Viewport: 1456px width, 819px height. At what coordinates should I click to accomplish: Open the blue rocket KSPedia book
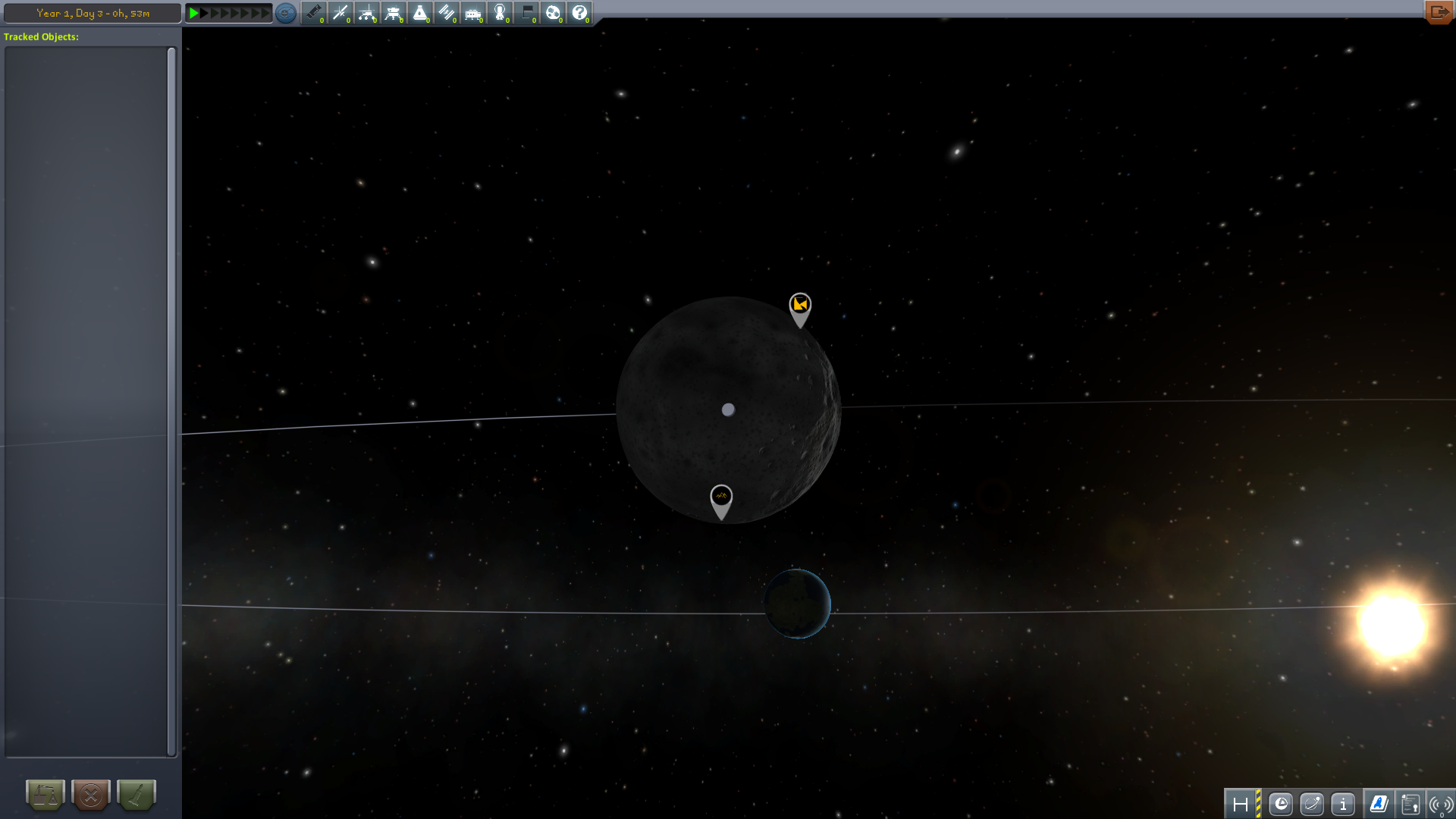1379,804
